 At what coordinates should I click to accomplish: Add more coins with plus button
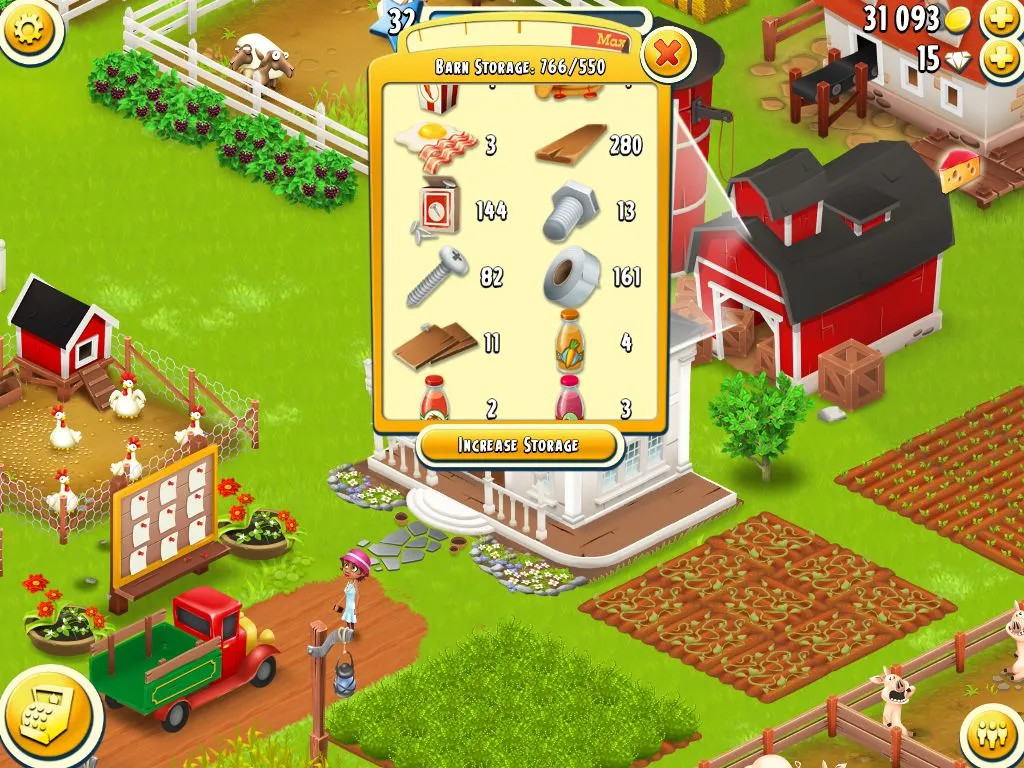click(x=1001, y=17)
